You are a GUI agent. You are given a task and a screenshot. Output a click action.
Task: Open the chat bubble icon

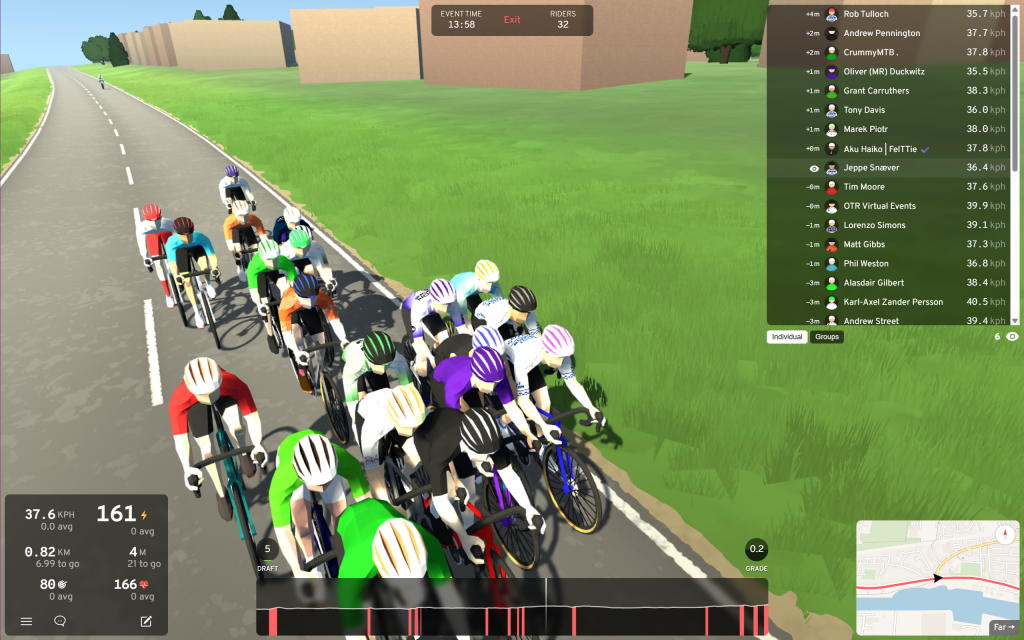coord(60,621)
